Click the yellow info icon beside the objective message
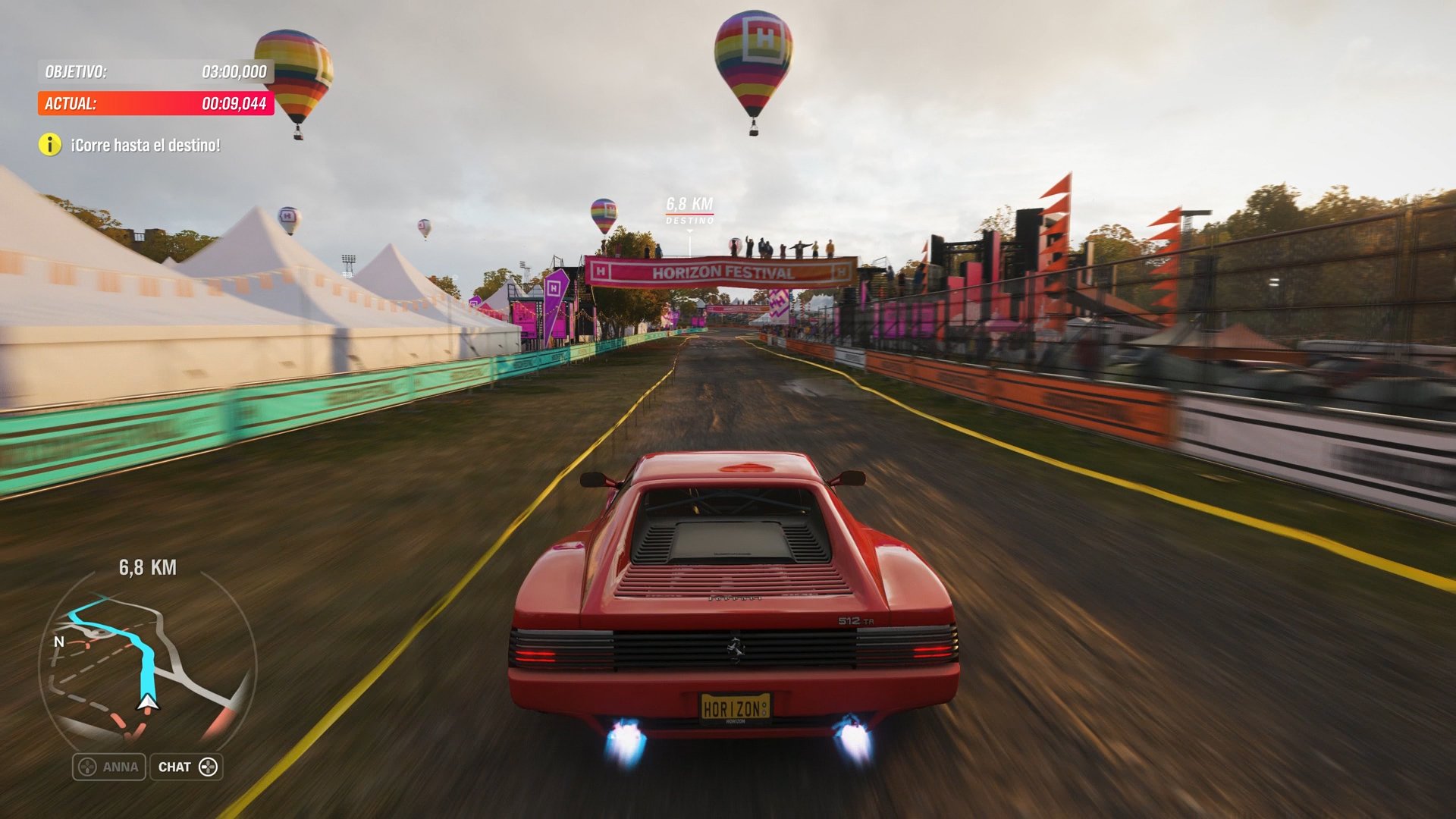The height and width of the screenshot is (819, 1456). (x=50, y=143)
